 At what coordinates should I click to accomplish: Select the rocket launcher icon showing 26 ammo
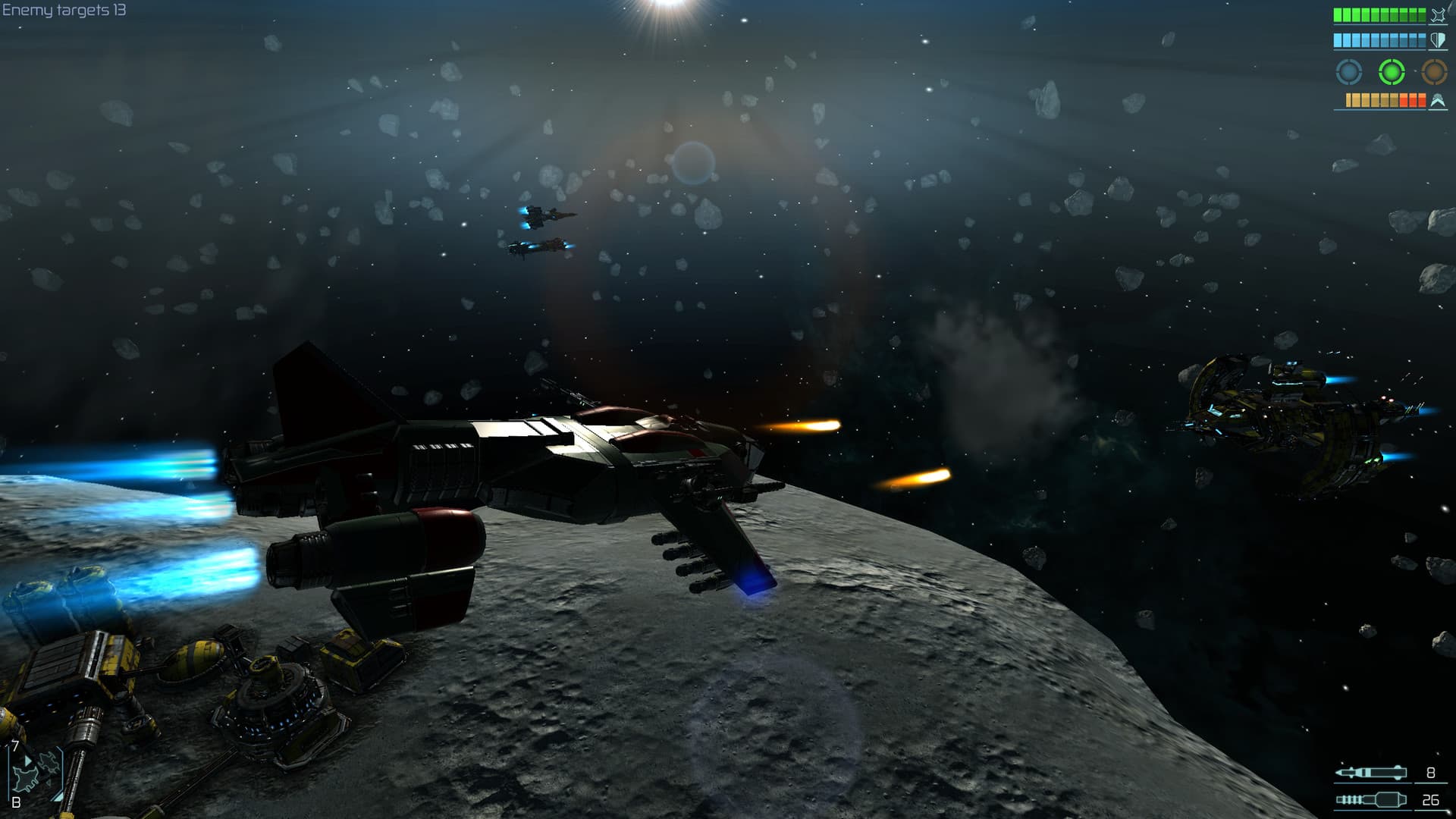(1371, 800)
